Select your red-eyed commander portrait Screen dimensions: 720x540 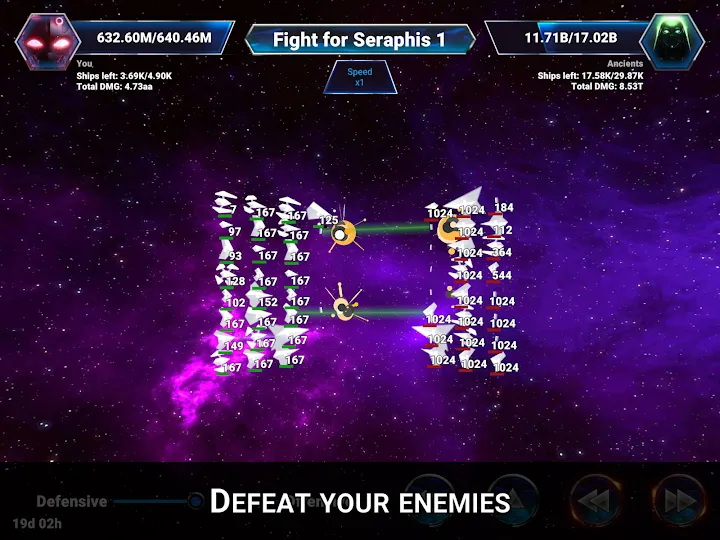pyautogui.click(x=49, y=39)
